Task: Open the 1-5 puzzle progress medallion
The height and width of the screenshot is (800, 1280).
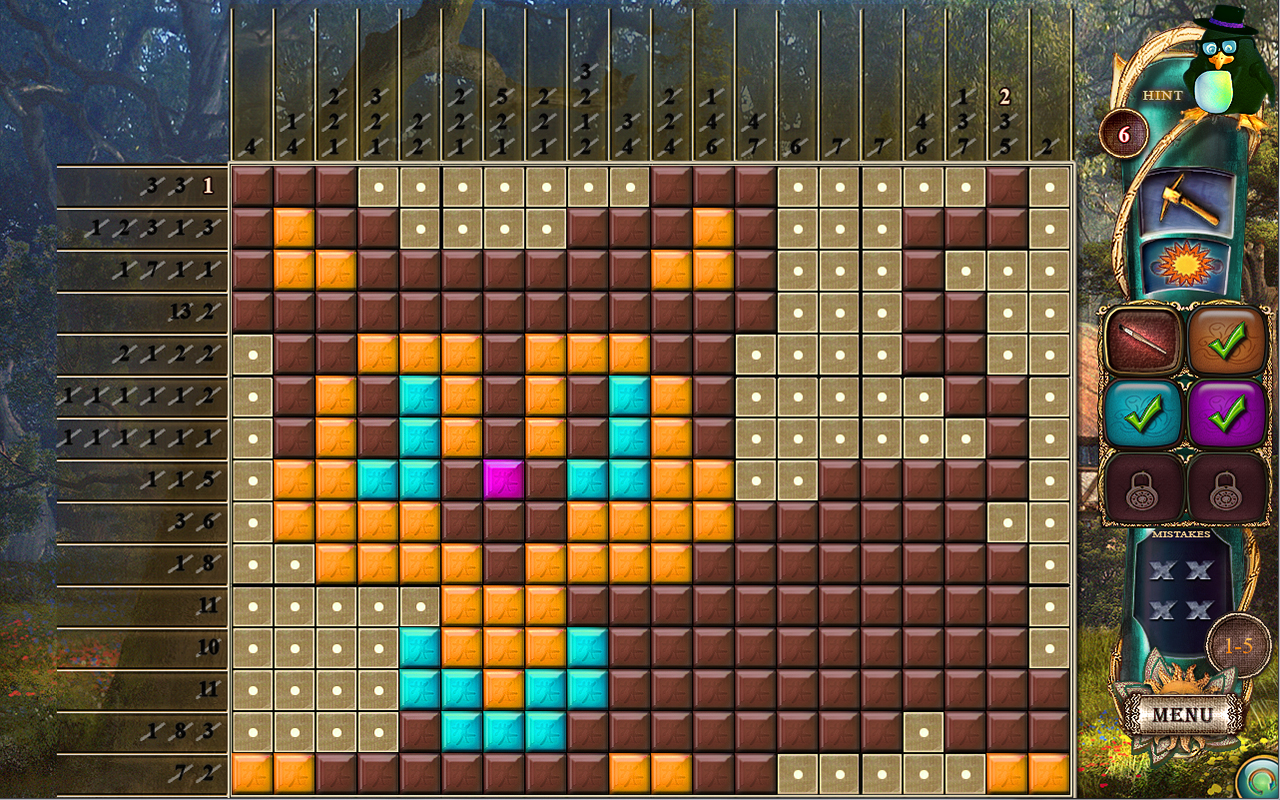Action: pyautogui.click(x=1238, y=644)
